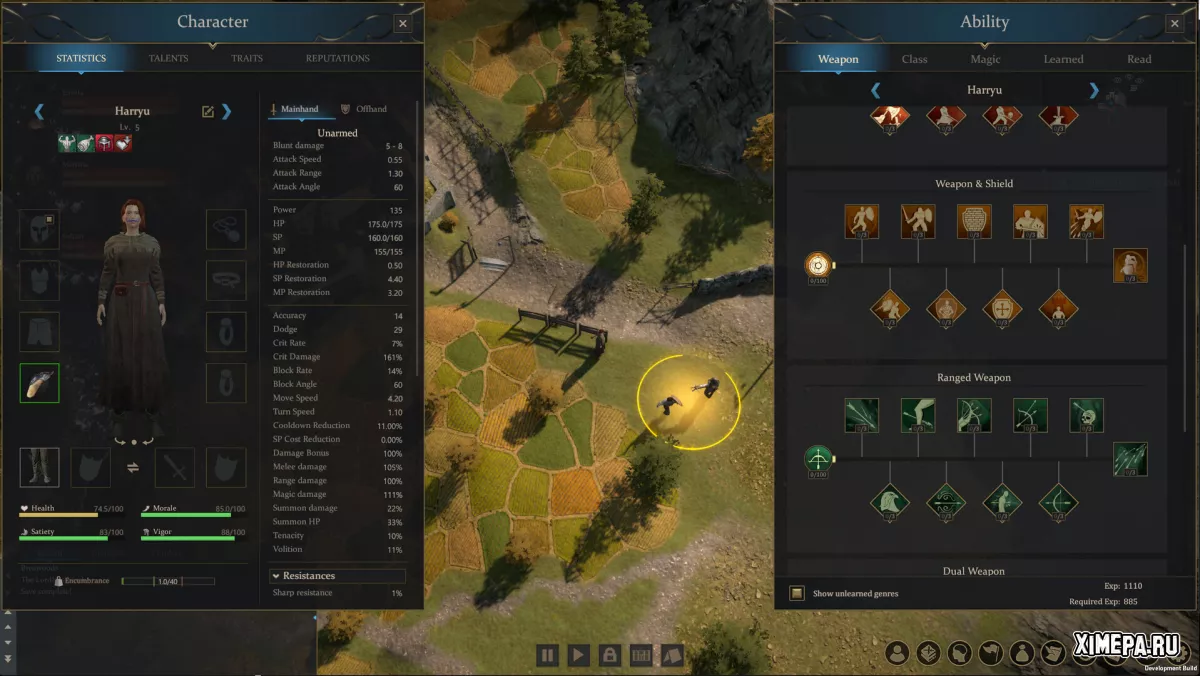Select the Weapon & Shield round mastery node
The image size is (1200, 676).
coord(818,265)
